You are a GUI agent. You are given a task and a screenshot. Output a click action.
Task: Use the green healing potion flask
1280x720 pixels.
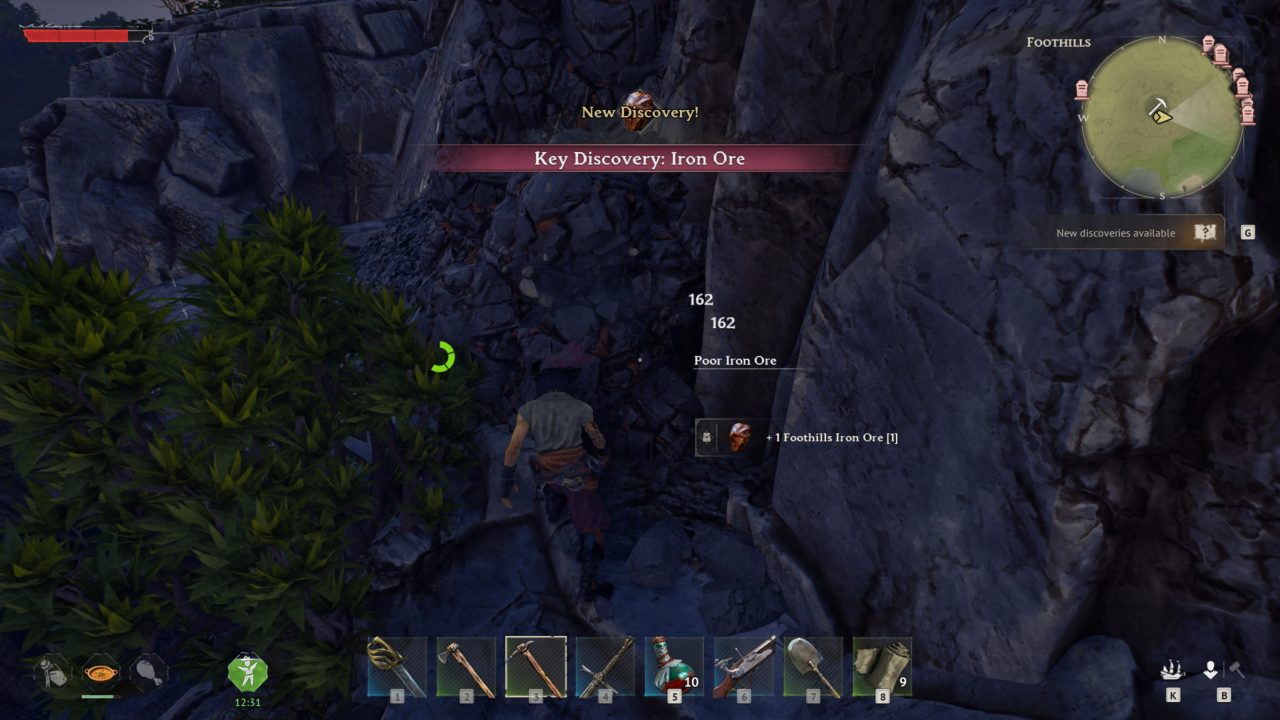674,666
